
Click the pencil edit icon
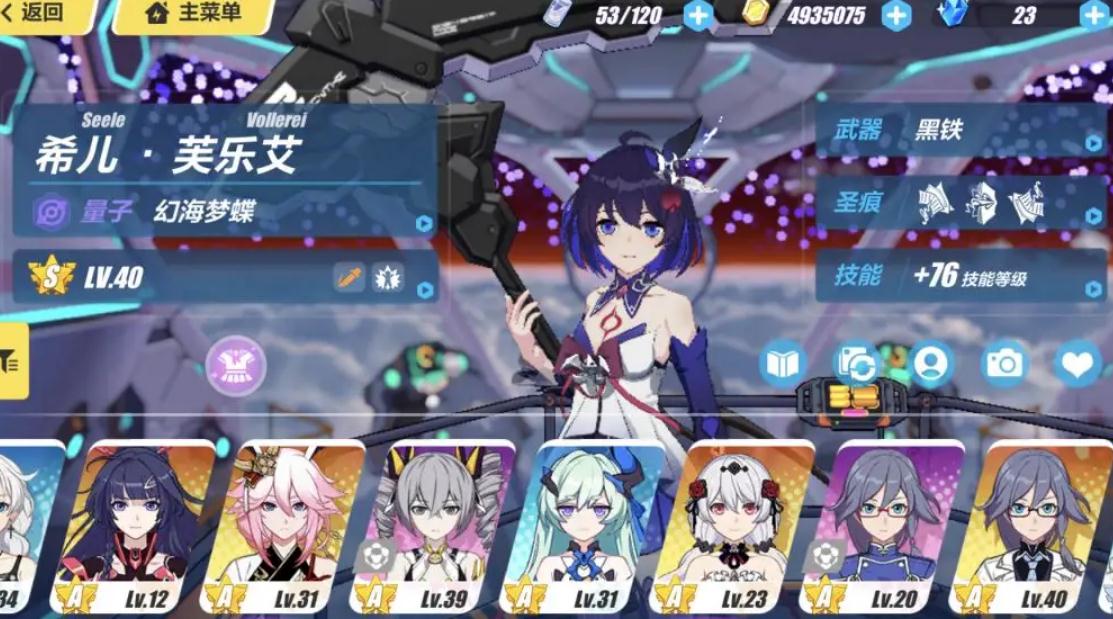tap(349, 277)
